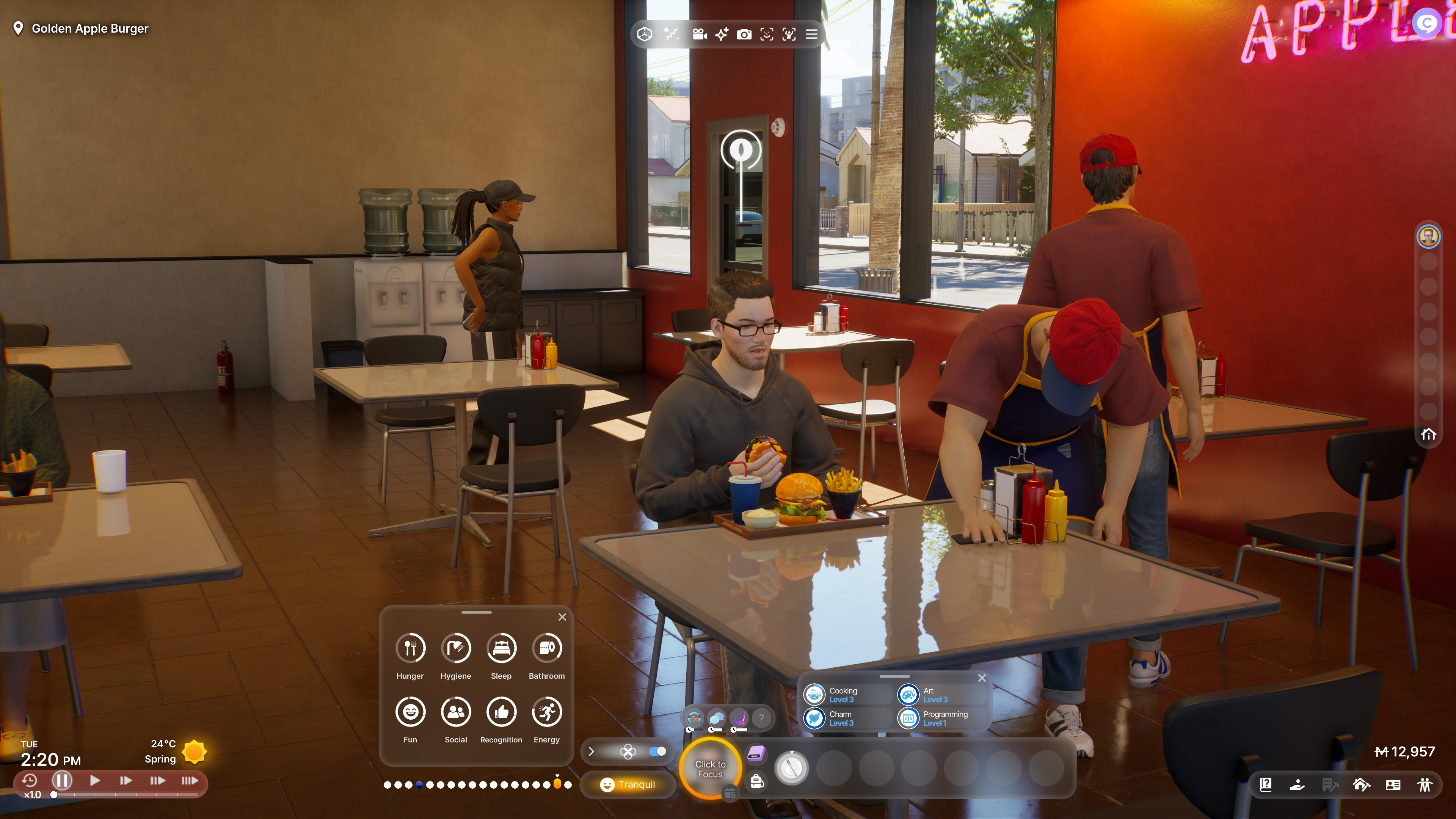
Task: Pause the game simulation
Action: click(x=61, y=781)
